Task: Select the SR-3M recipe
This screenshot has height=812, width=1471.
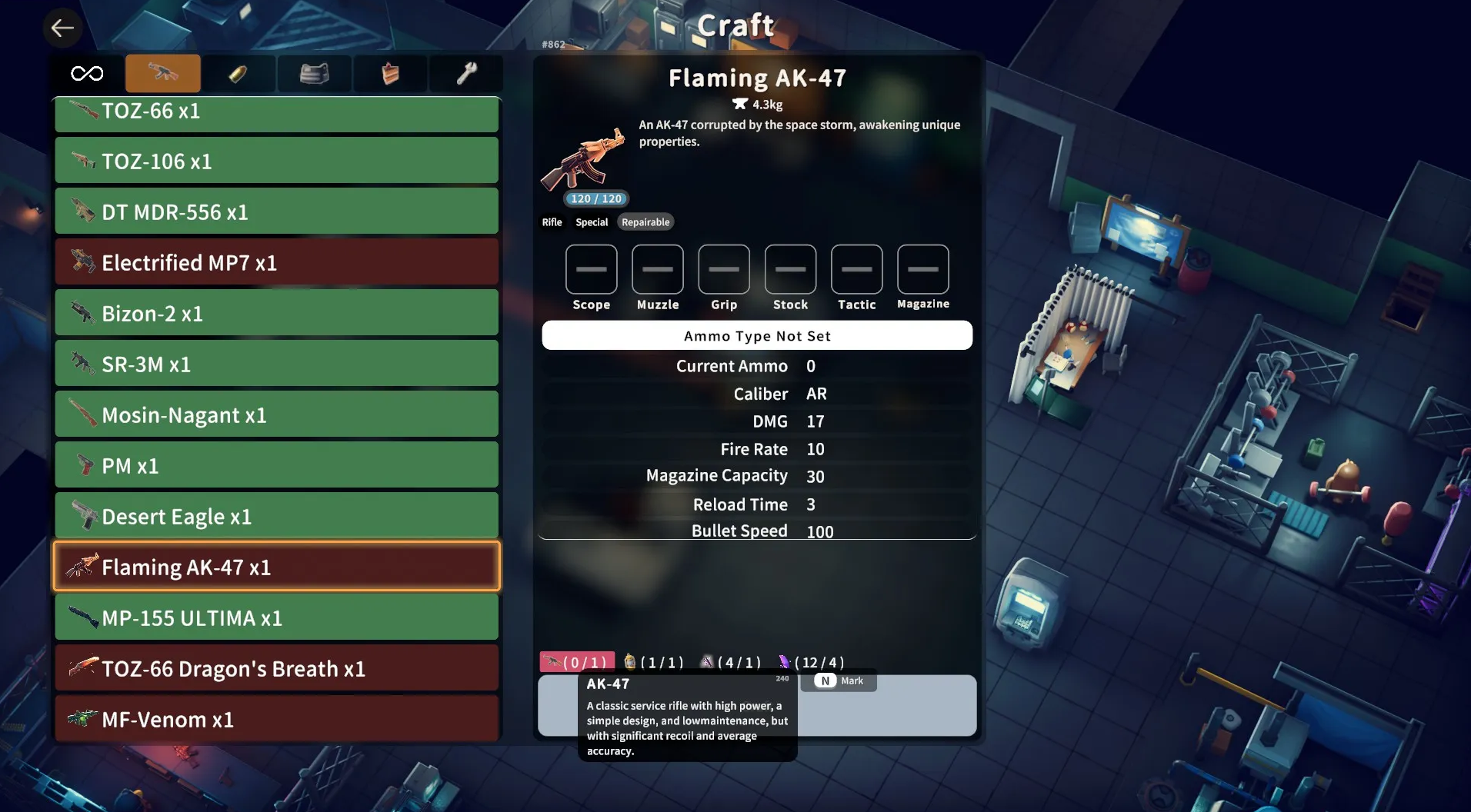Action: tap(276, 364)
